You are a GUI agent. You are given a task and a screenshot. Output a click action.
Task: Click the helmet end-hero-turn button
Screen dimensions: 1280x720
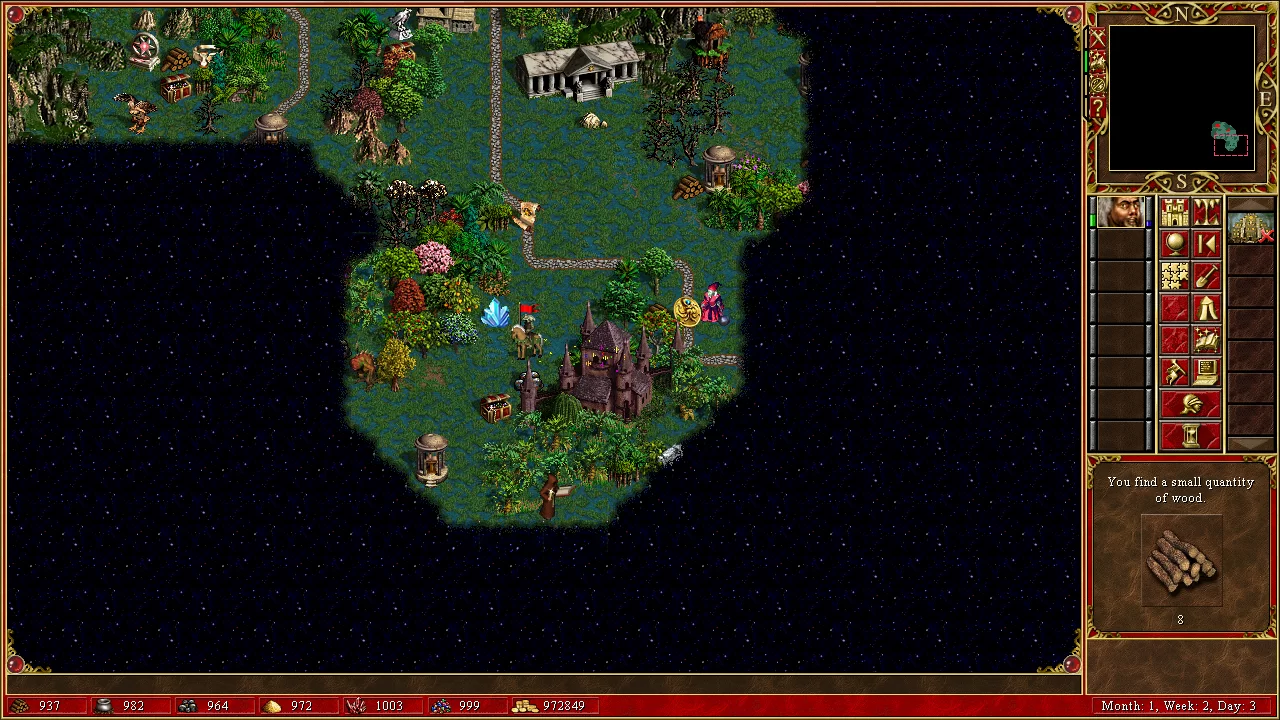tap(1191, 405)
